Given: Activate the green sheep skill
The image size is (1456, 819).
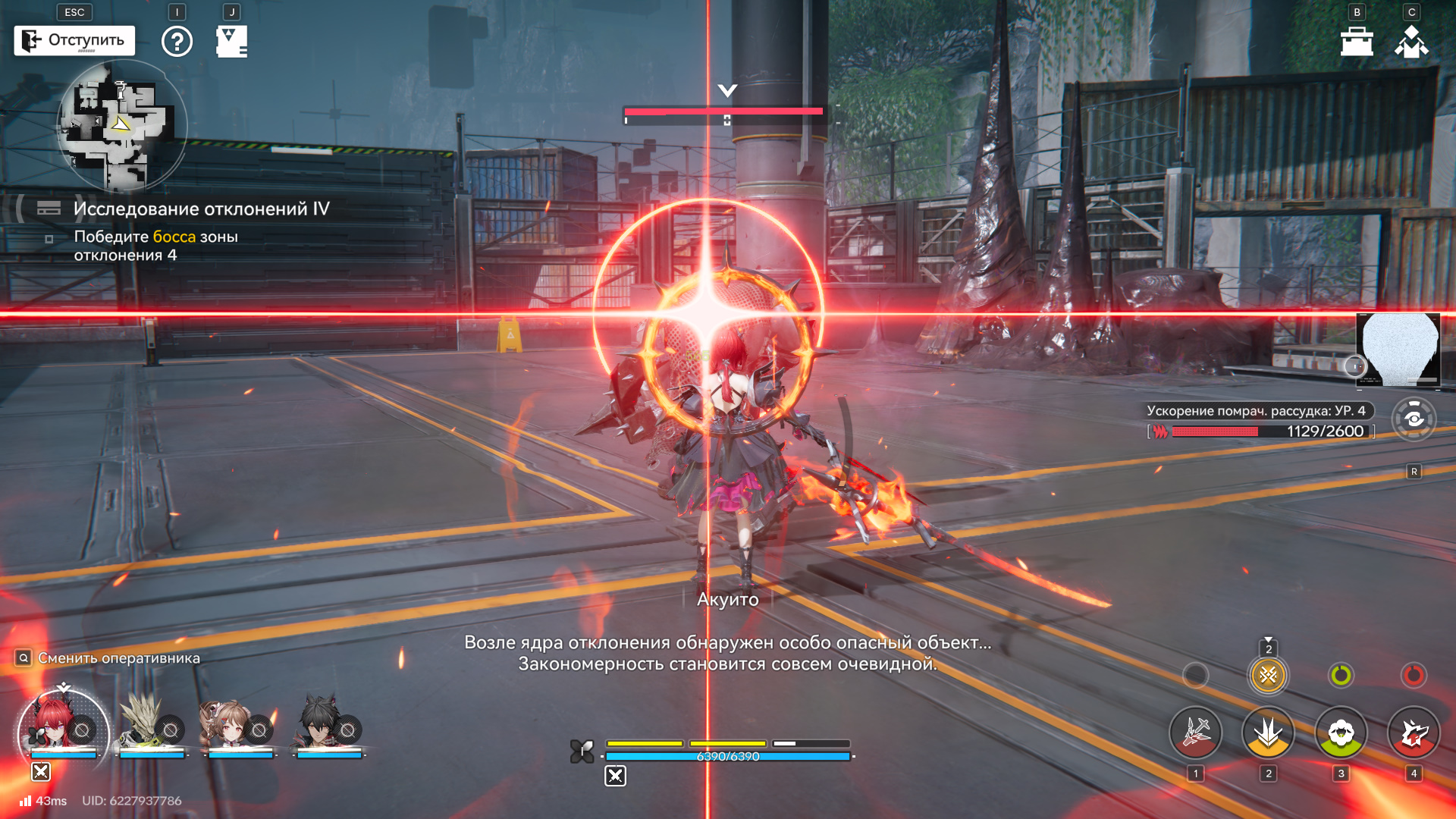Looking at the screenshot, I should tap(1341, 733).
